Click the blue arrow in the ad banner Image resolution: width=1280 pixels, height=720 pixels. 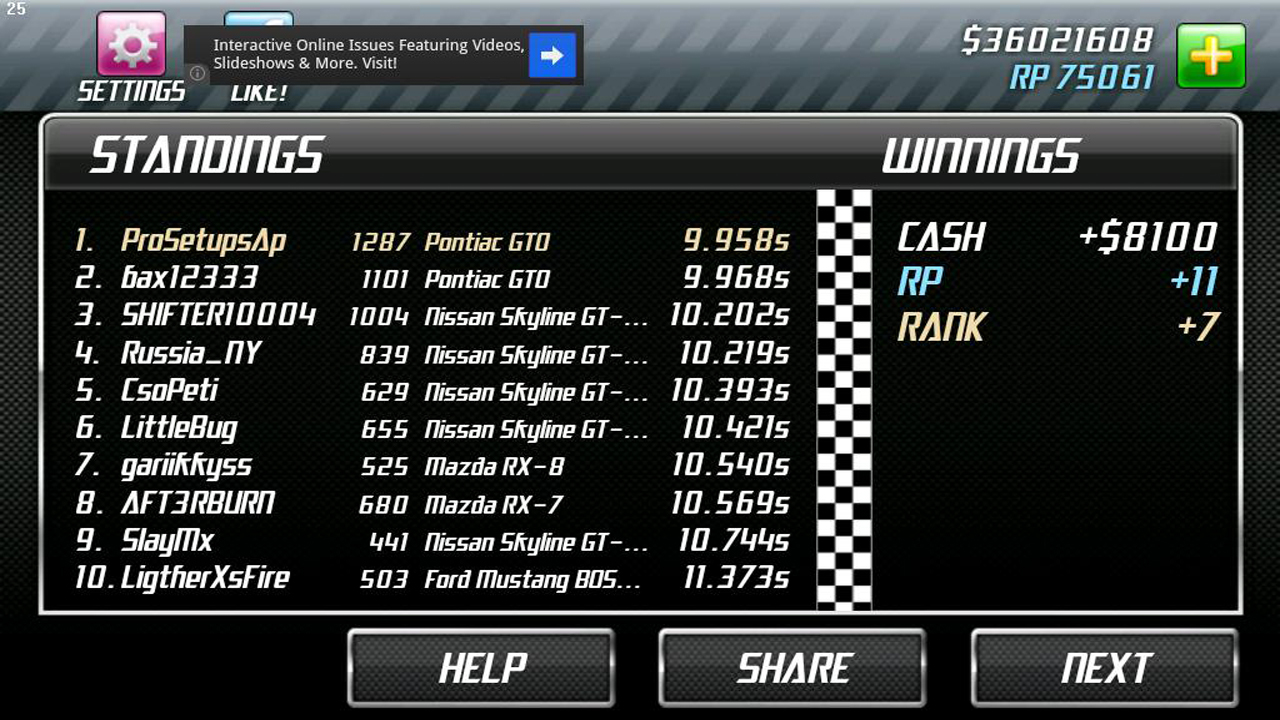[551, 56]
